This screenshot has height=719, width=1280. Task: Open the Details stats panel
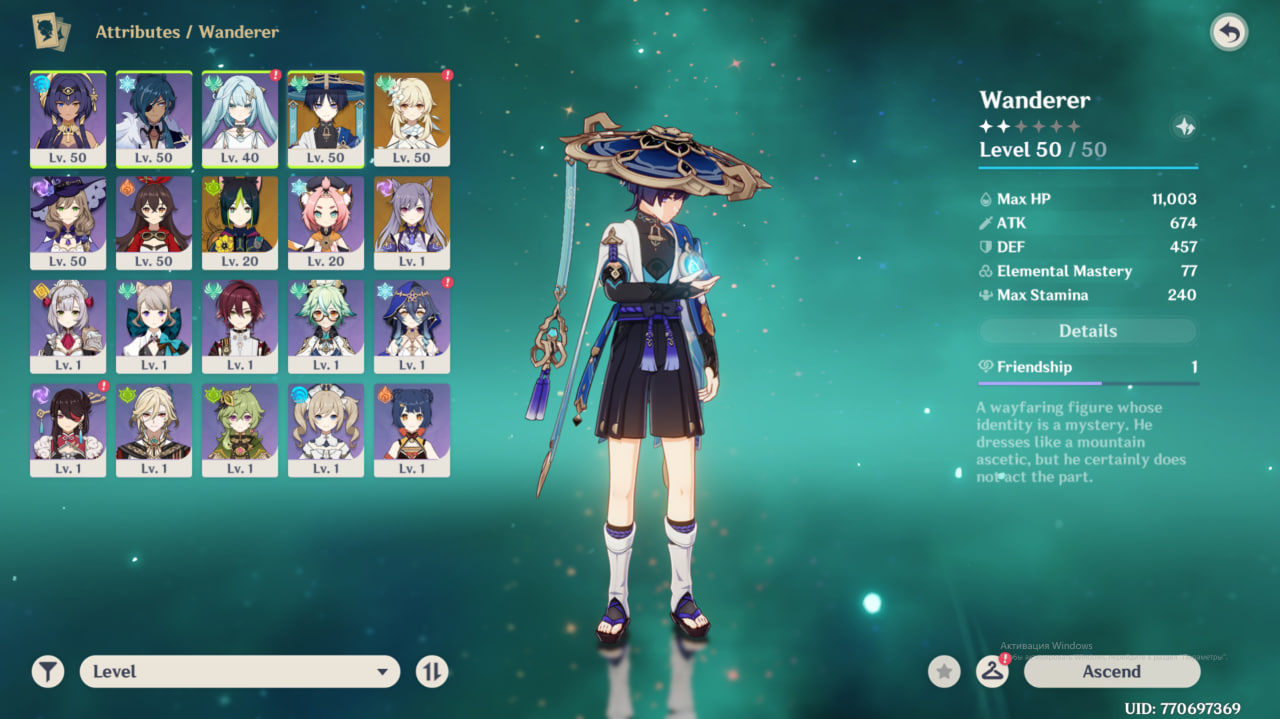(x=1088, y=331)
